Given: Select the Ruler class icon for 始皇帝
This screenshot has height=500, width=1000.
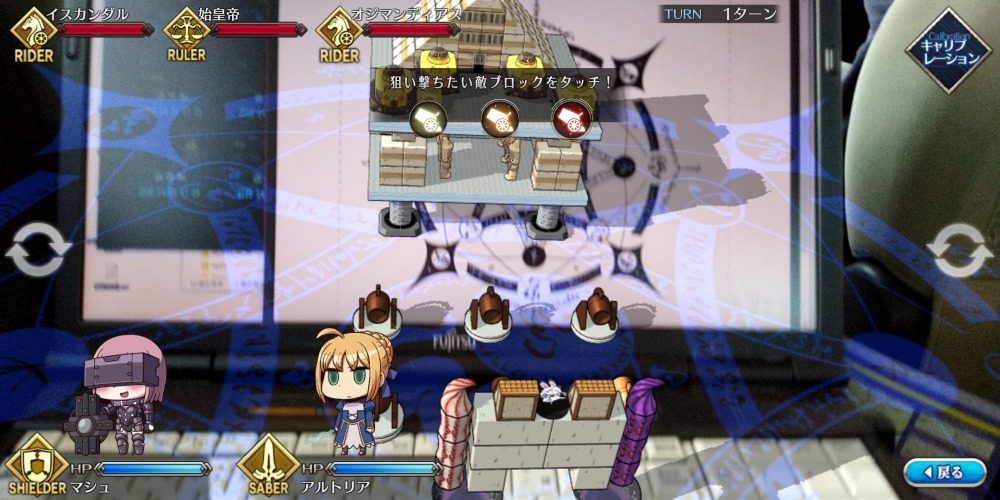Looking at the screenshot, I should (x=186, y=29).
